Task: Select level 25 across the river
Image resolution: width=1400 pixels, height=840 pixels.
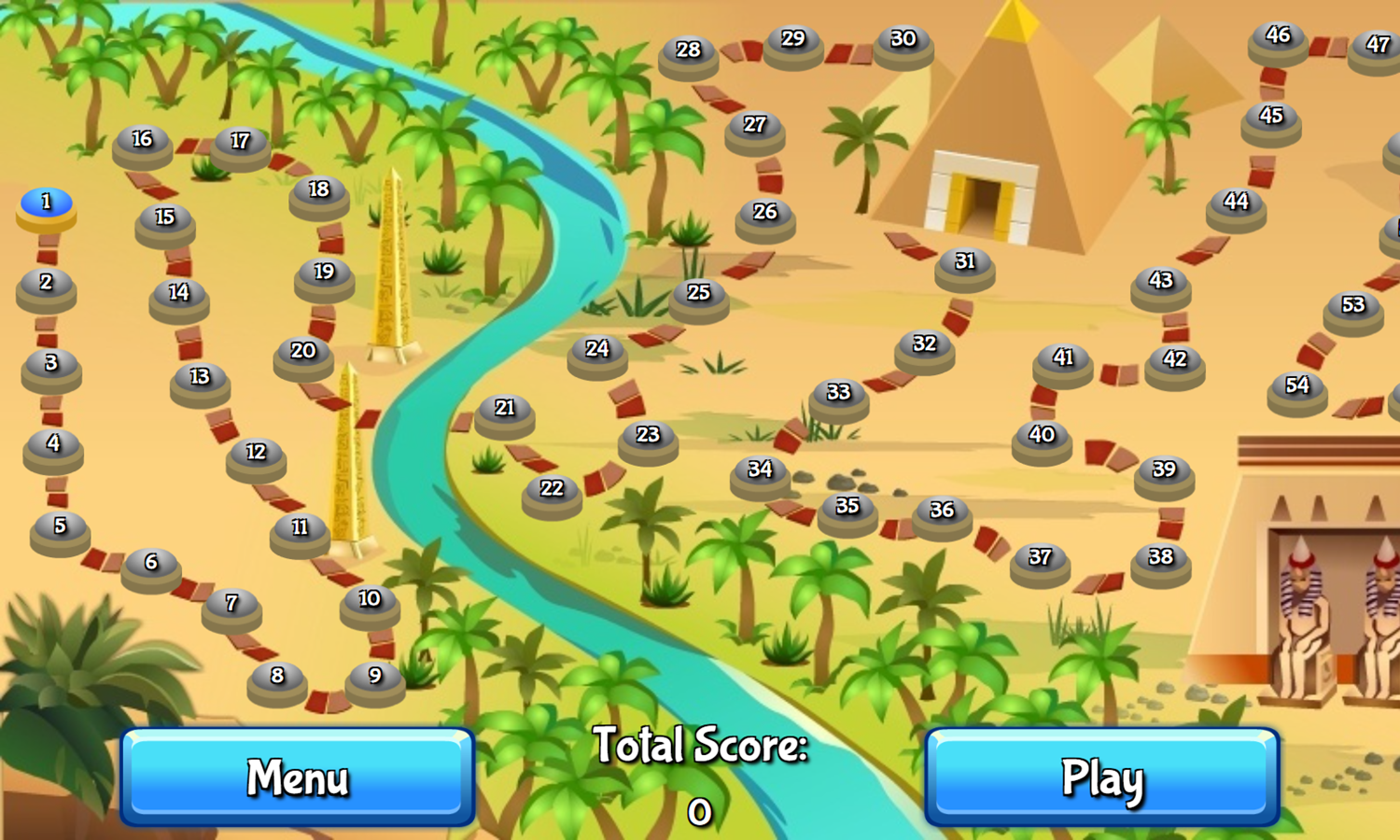Action: coord(697,292)
